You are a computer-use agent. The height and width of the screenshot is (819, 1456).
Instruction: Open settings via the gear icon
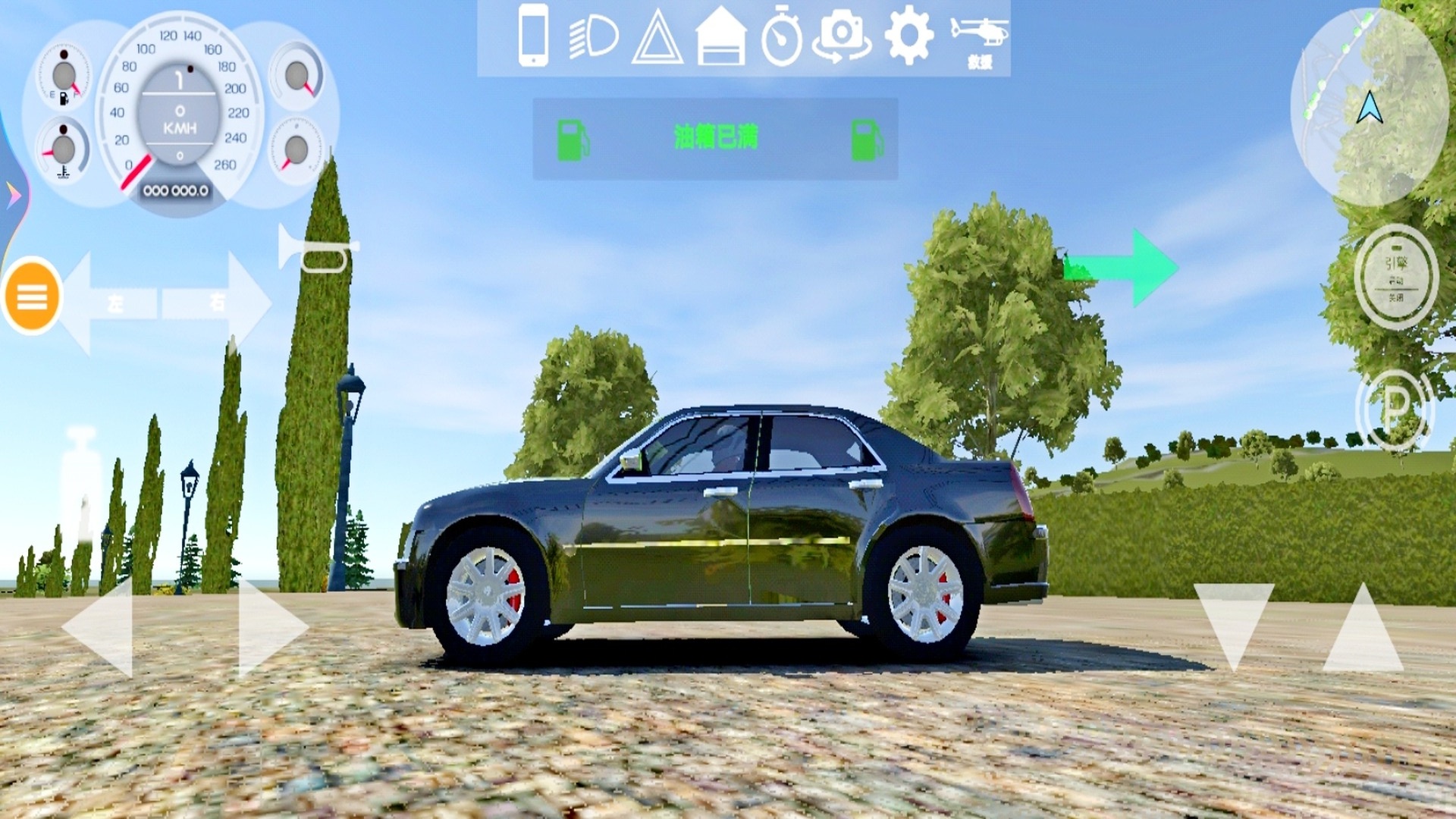coord(908,36)
